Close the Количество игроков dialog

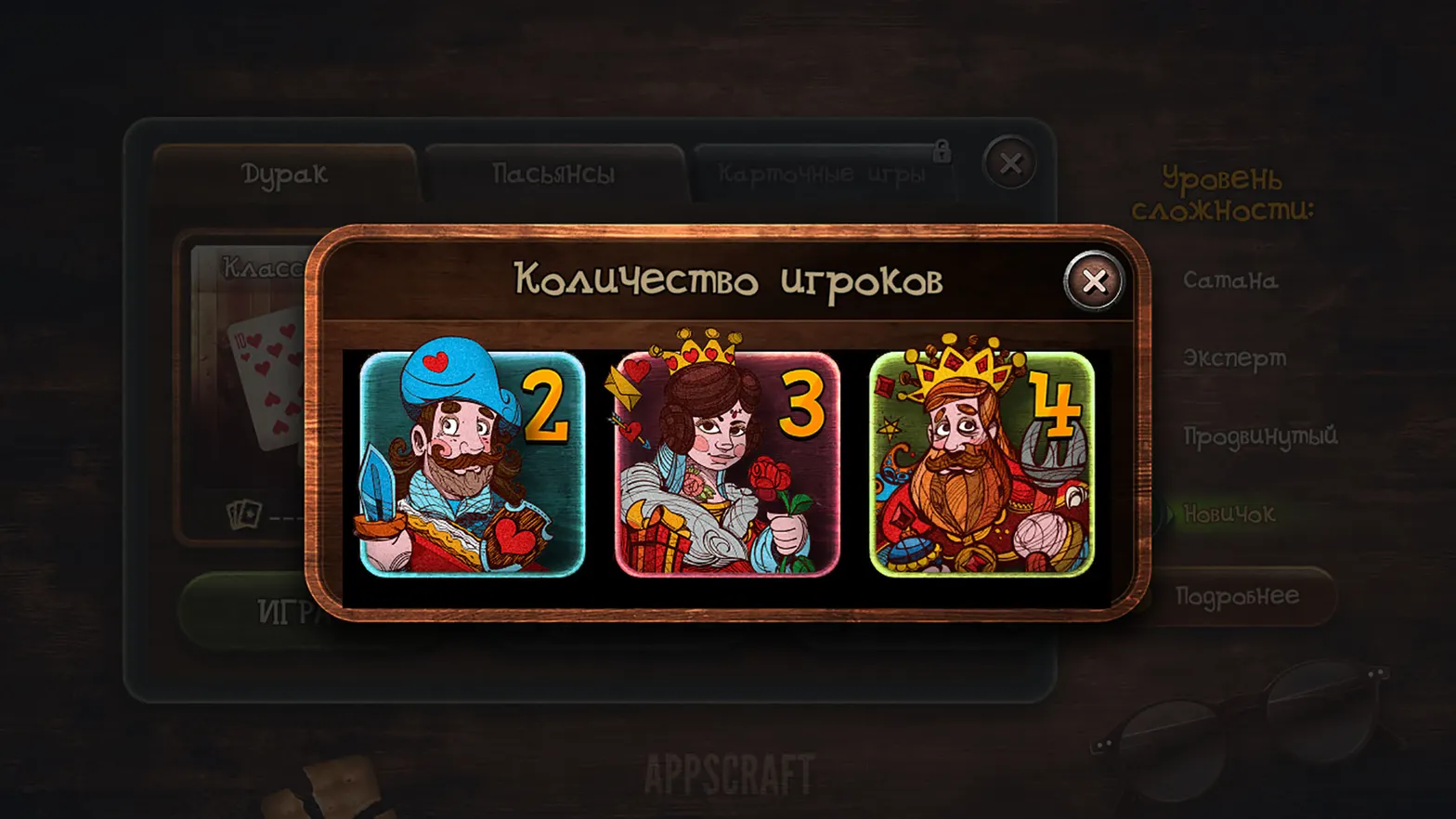(1096, 281)
